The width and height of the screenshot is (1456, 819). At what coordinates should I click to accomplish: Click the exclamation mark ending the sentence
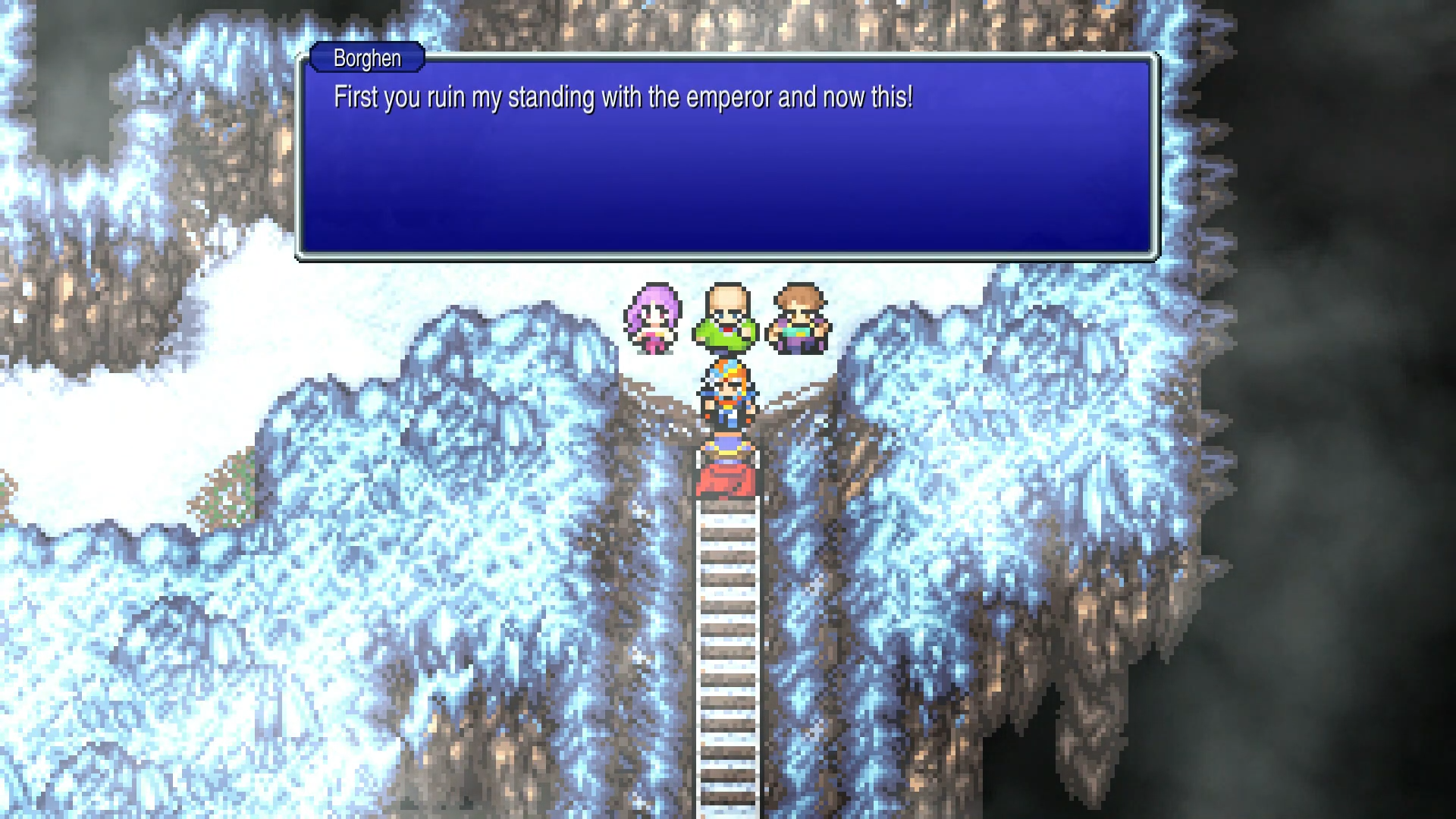(912, 97)
